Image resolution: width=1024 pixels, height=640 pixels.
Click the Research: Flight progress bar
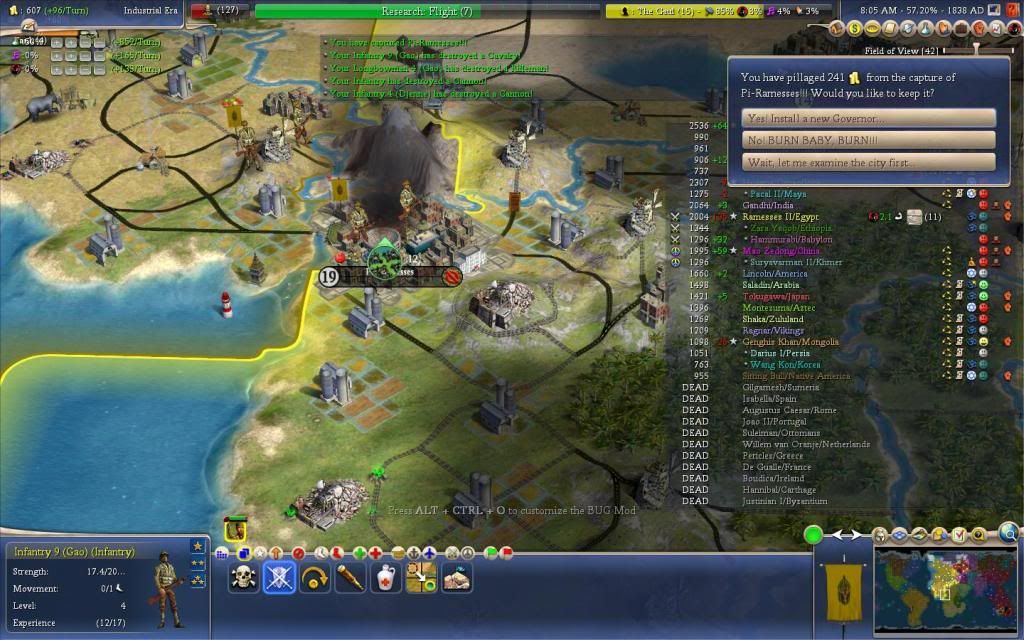431,11
